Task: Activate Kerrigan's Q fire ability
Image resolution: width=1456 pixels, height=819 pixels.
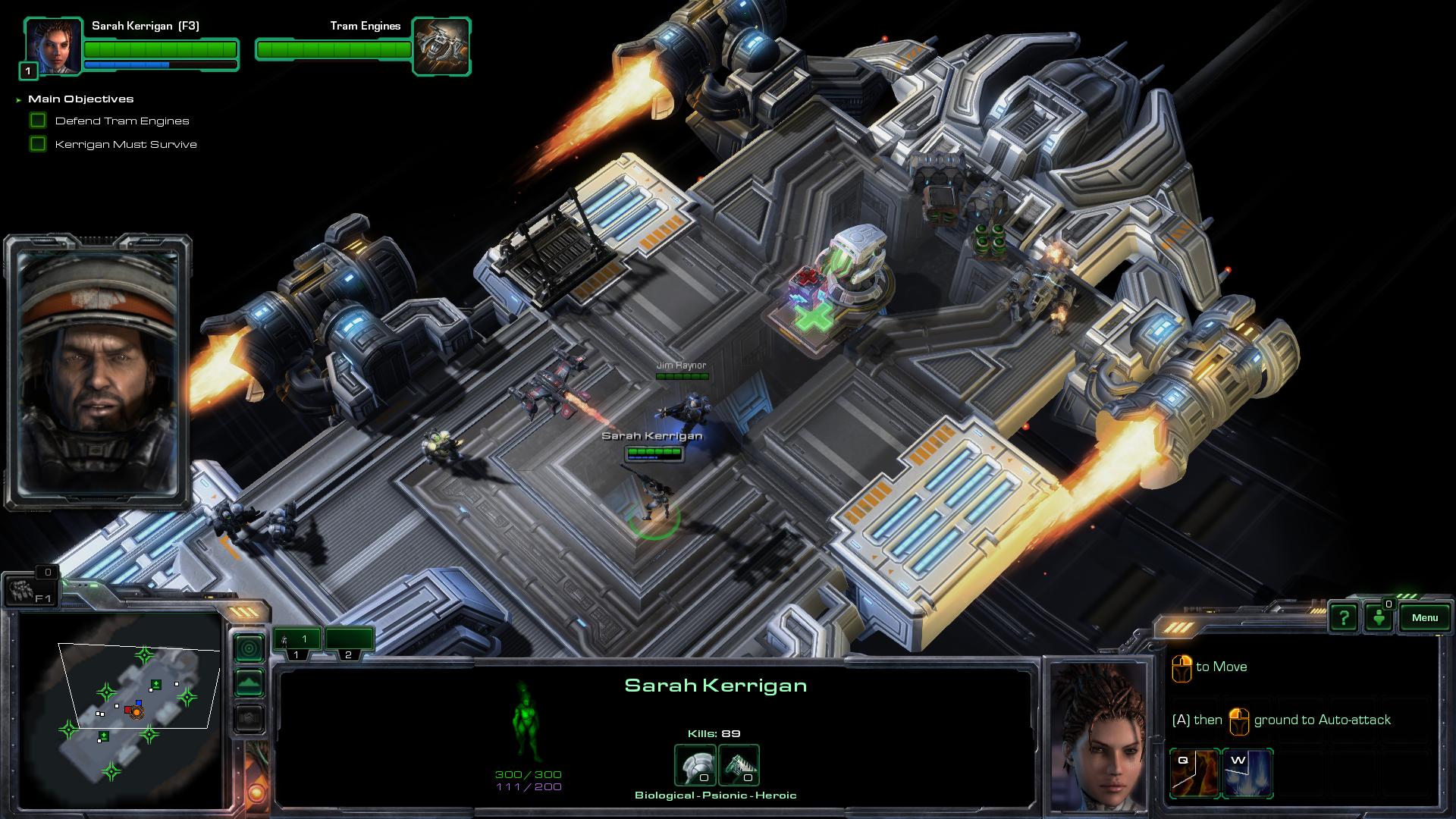Action: pyautogui.click(x=1194, y=773)
